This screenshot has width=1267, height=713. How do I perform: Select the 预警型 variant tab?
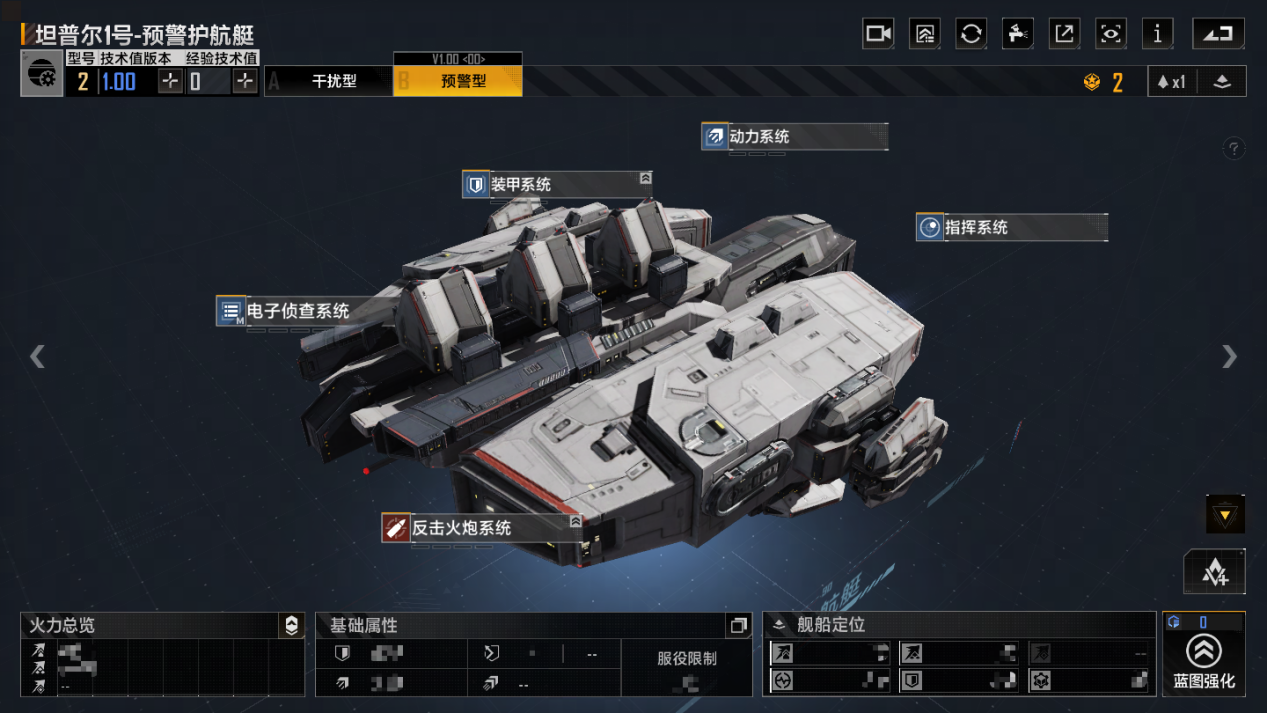point(463,82)
